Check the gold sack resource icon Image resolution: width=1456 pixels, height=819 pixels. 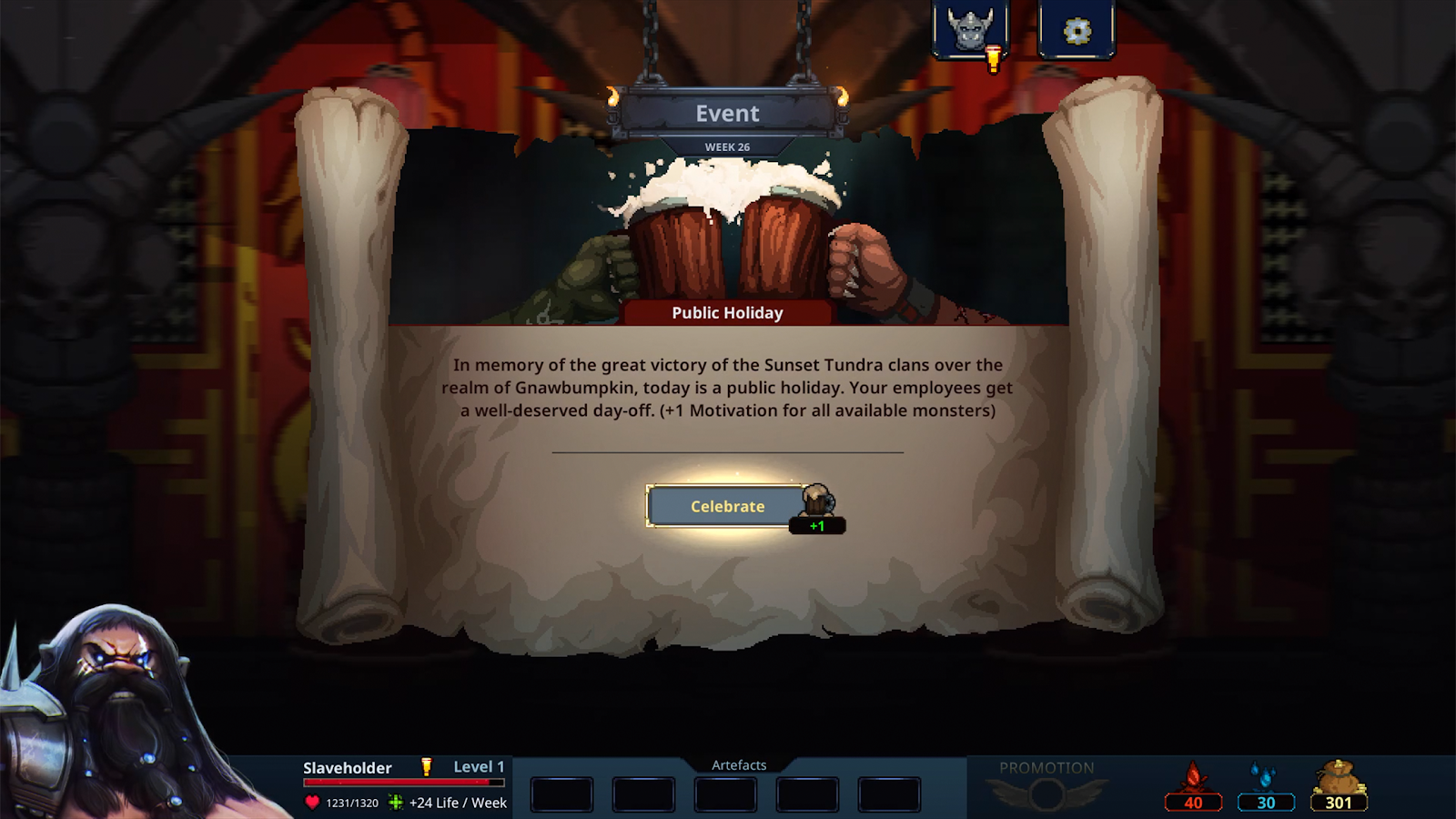(1338, 779)
